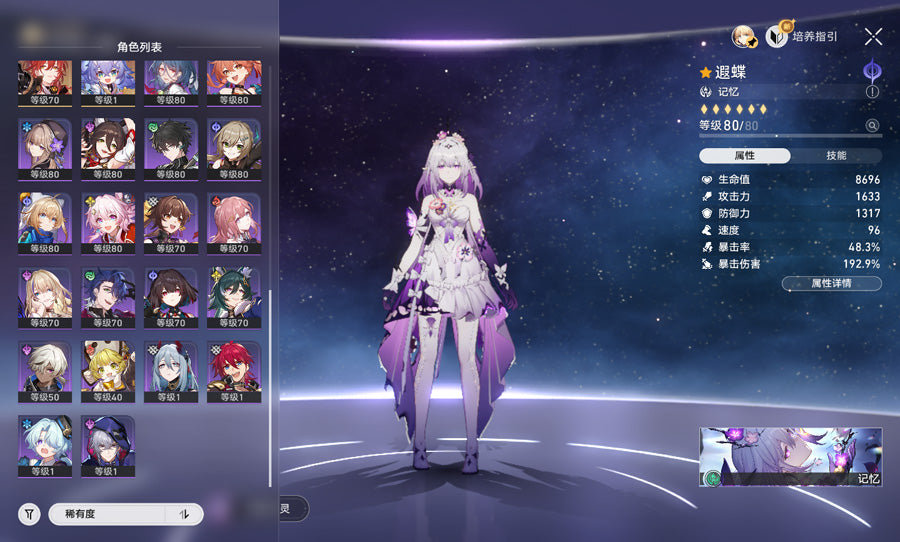
Task: Switch to the 技能 skills tab
Action: pyautogui.click(x=836, y=156)
